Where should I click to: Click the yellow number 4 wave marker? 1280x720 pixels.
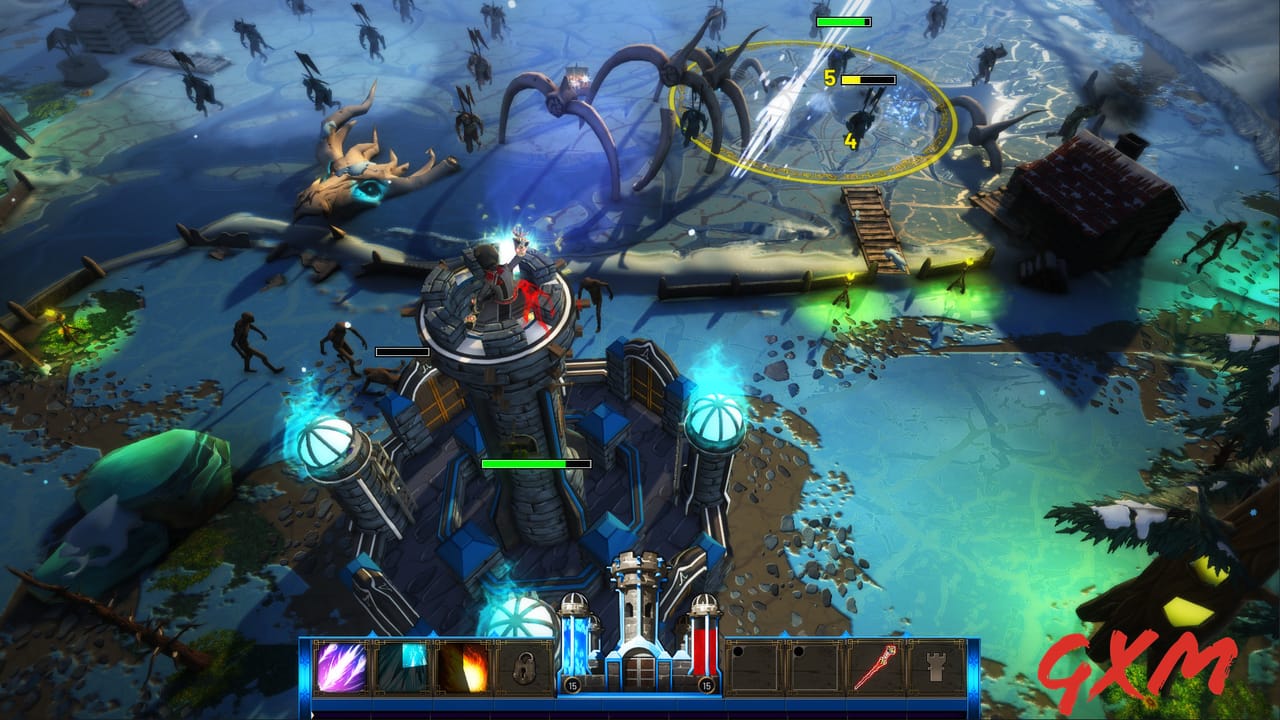click(x=849, y=143)
